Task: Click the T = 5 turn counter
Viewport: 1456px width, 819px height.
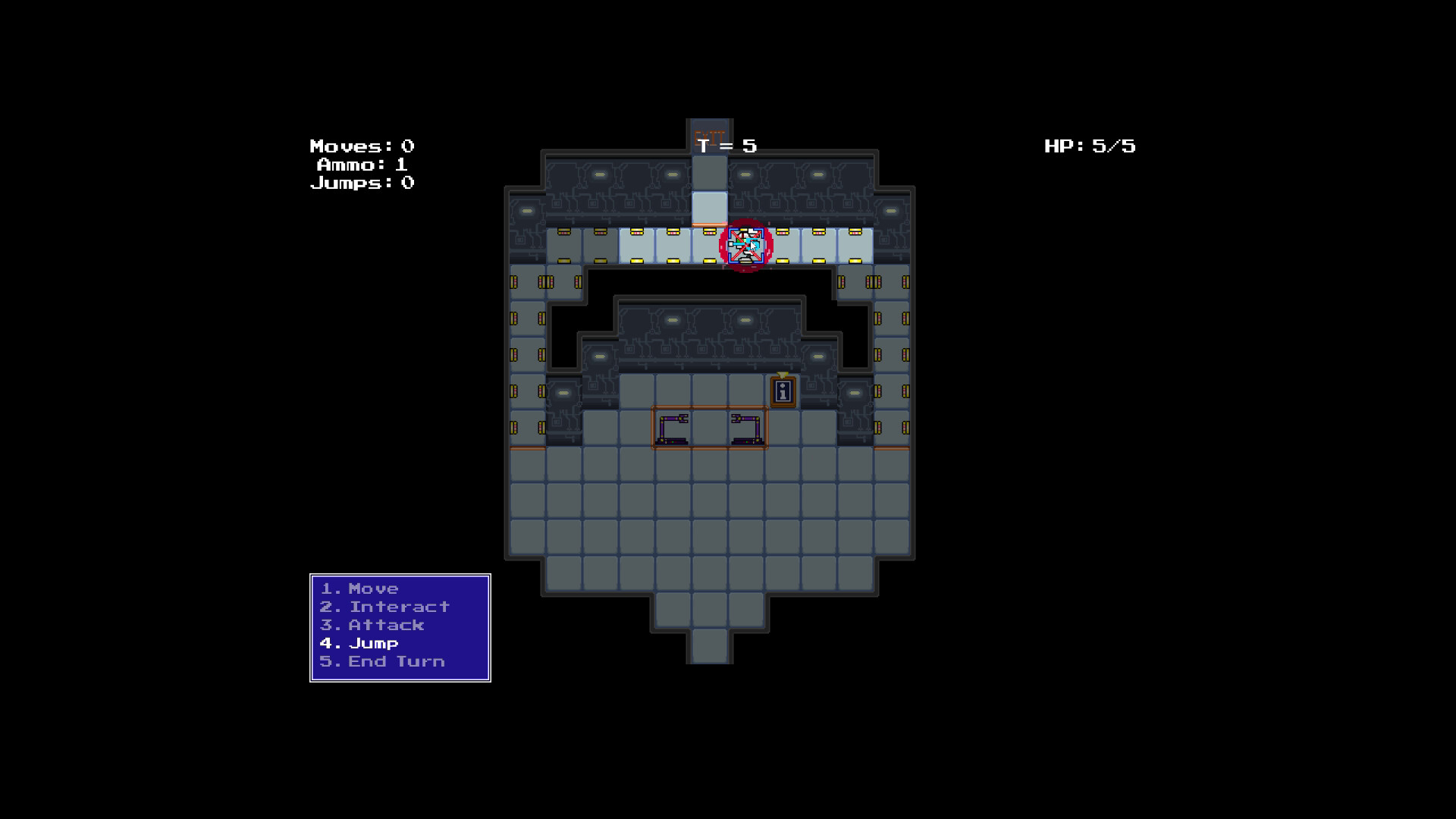Action: click(726, 146)
